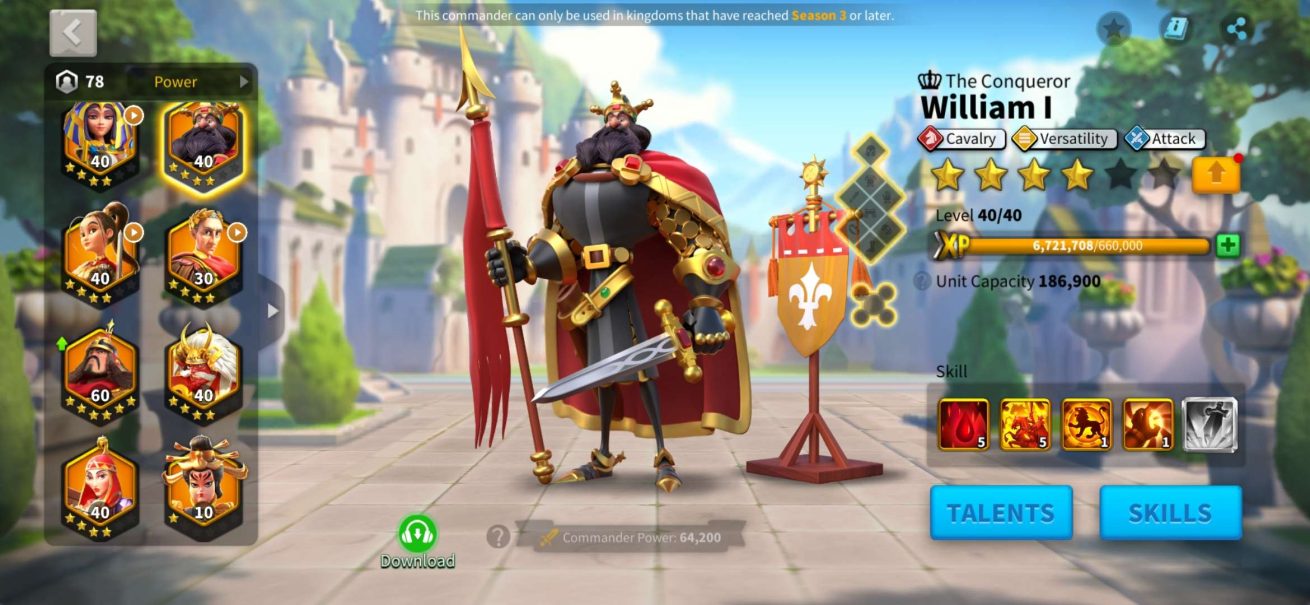Select the level 10 commander portrait
This screenshot has height=605, width=1310.
pos(203,489)
